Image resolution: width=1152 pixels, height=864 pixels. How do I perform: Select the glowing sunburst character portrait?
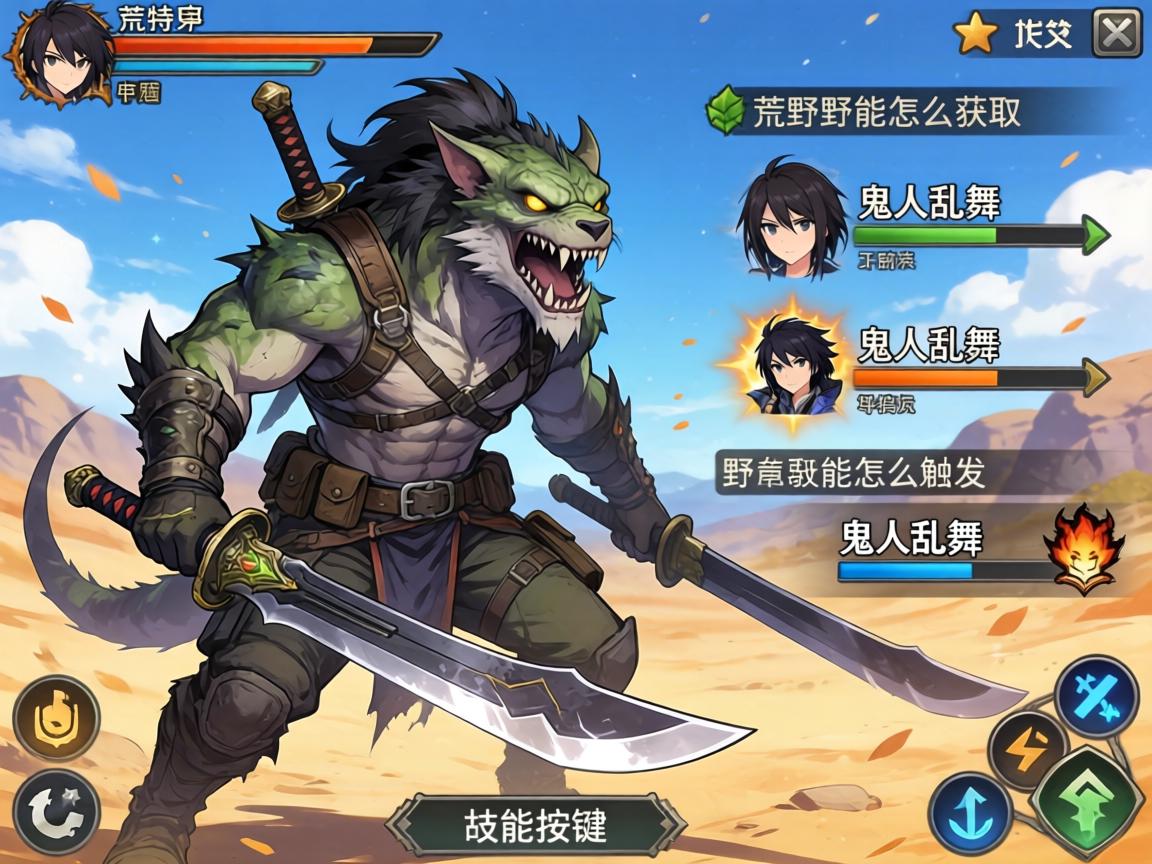coord(791,366)
